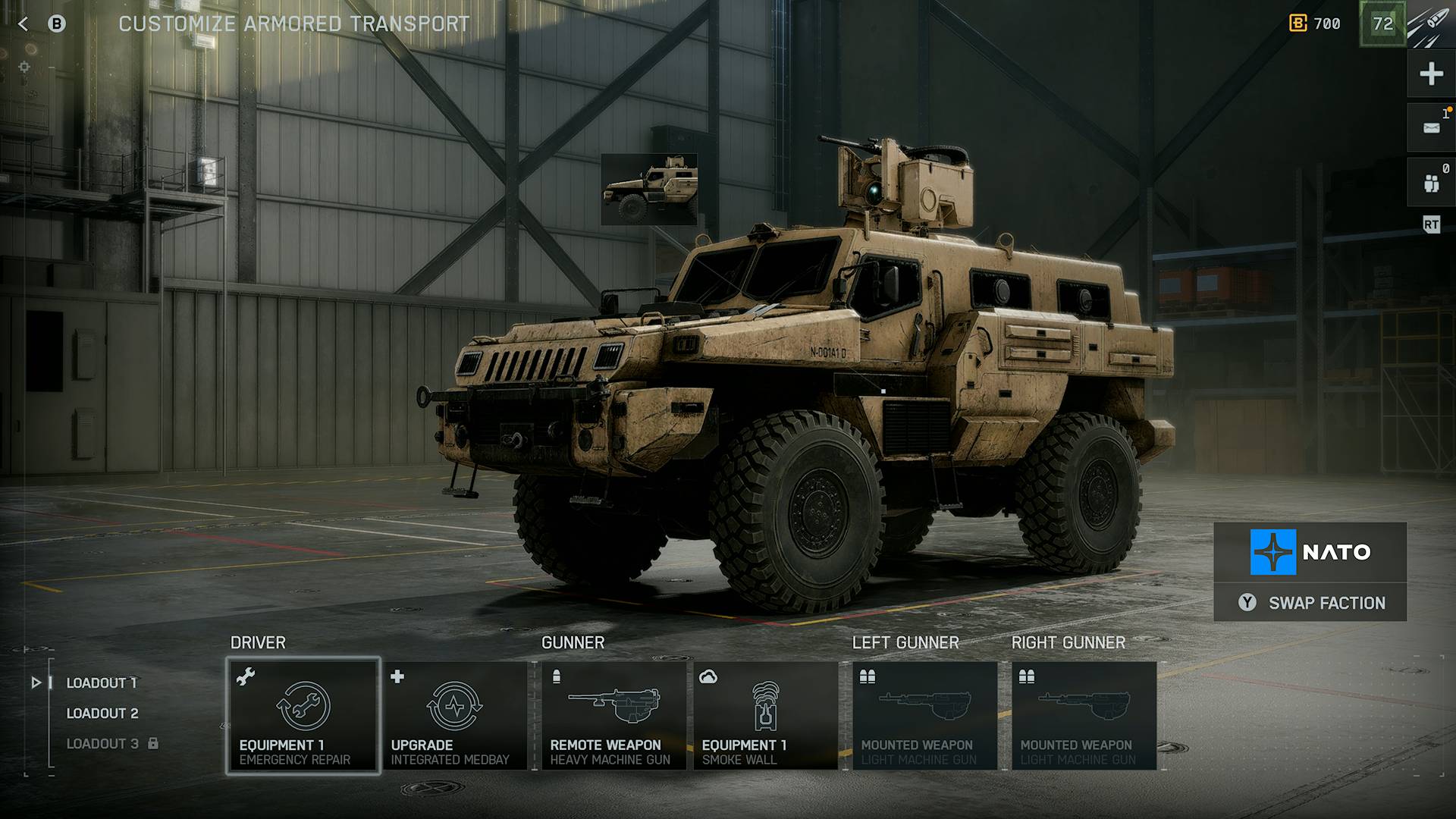Expand the loadout list arrow

pyautogui.click(x=36, y=682)
